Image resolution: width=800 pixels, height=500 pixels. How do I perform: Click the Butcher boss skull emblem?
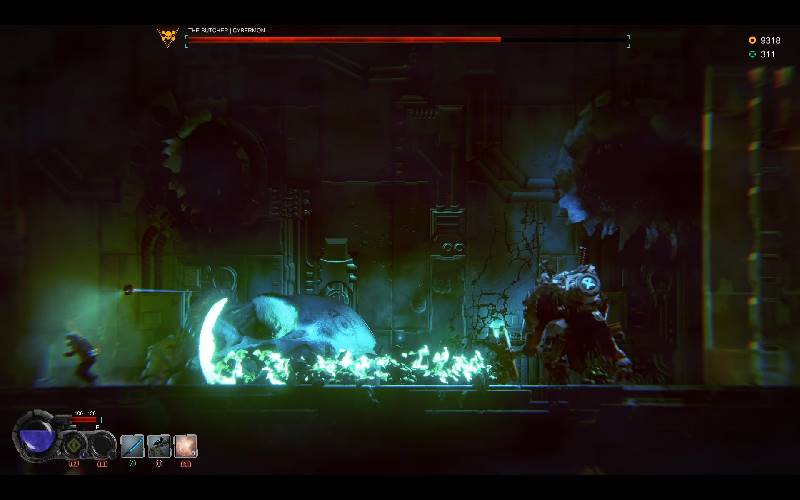(x=167, y=38)
